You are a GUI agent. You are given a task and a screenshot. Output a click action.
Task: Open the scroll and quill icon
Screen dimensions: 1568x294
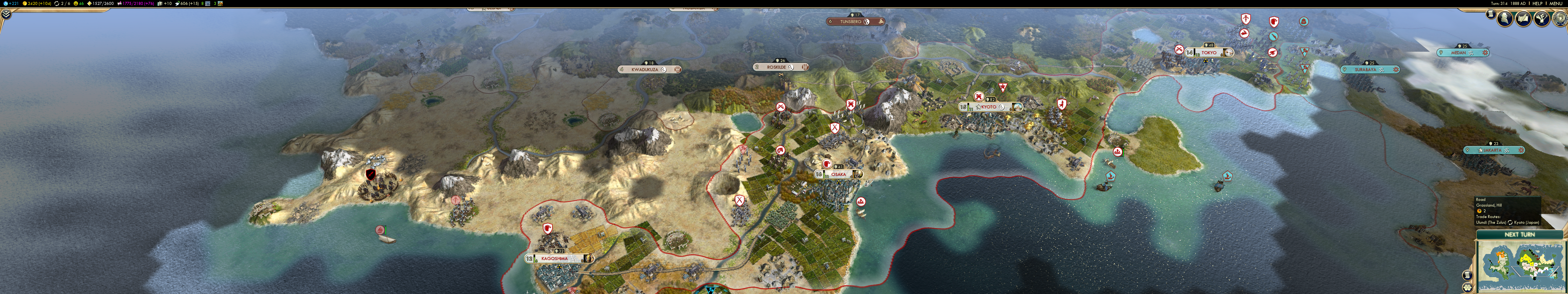1523,19
